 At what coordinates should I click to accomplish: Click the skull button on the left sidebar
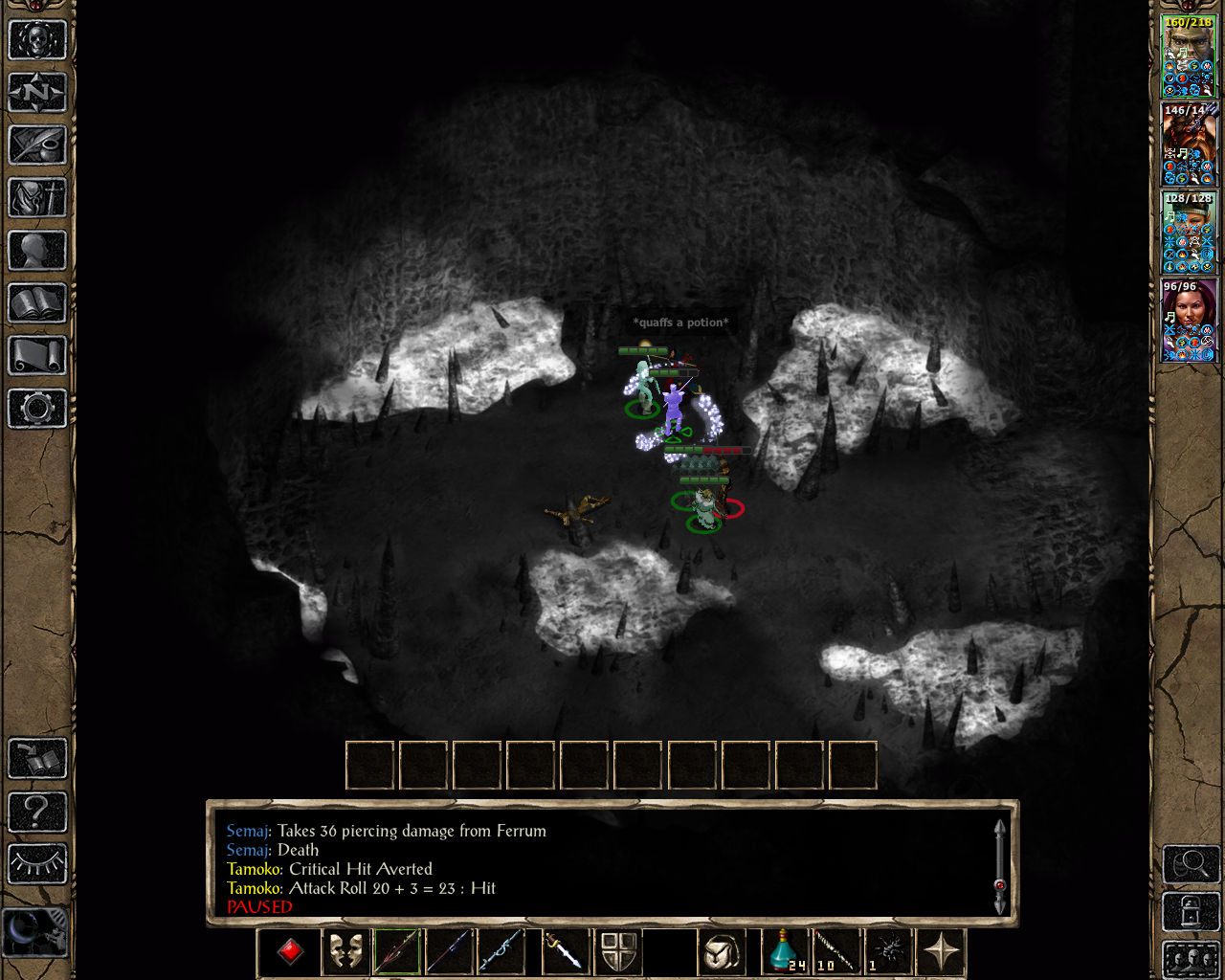coord(37,40)
